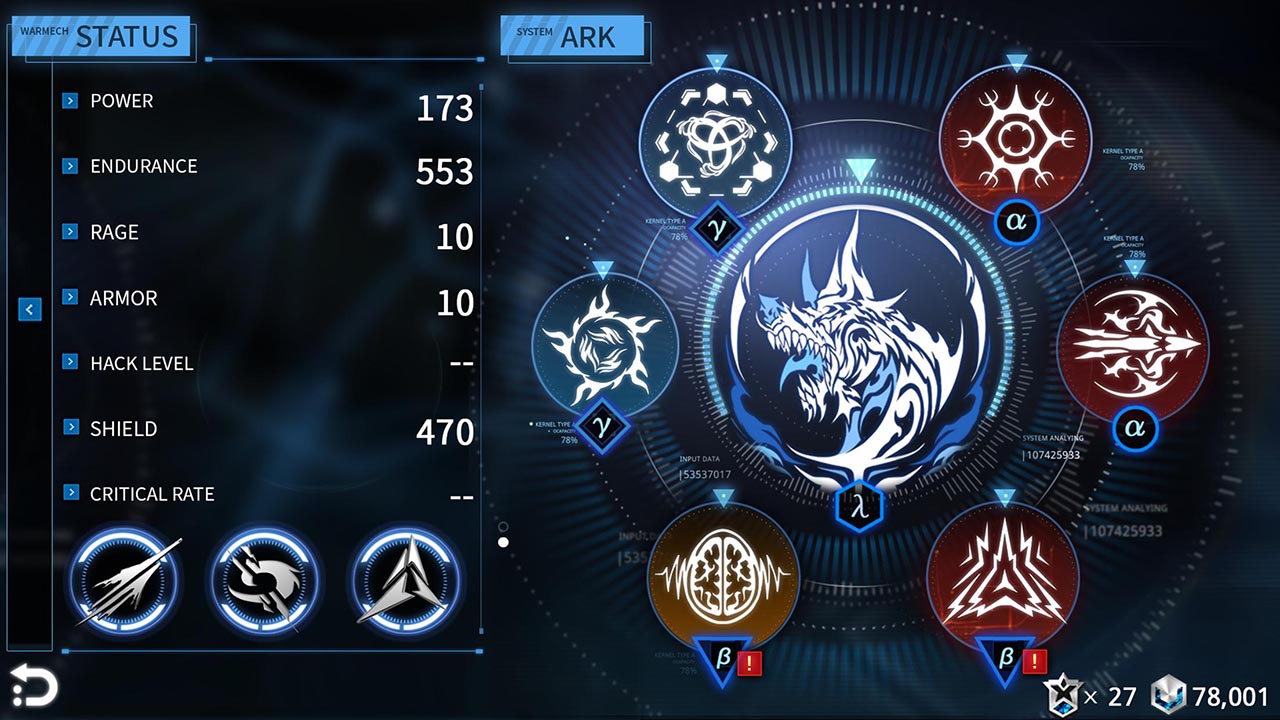Expand the POWER stat entry
1280x720 pixels.
[70, 100]
